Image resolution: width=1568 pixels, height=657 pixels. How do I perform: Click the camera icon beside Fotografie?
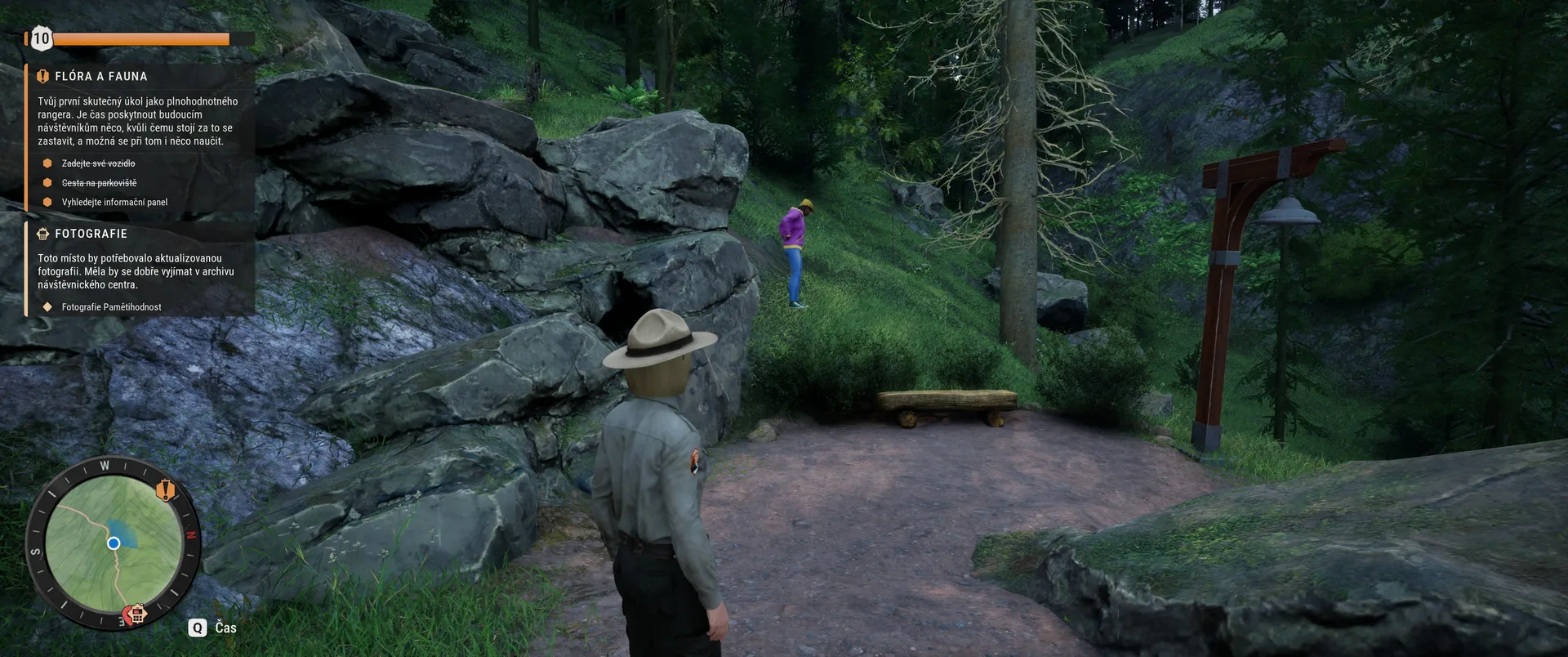pos(43,234)
